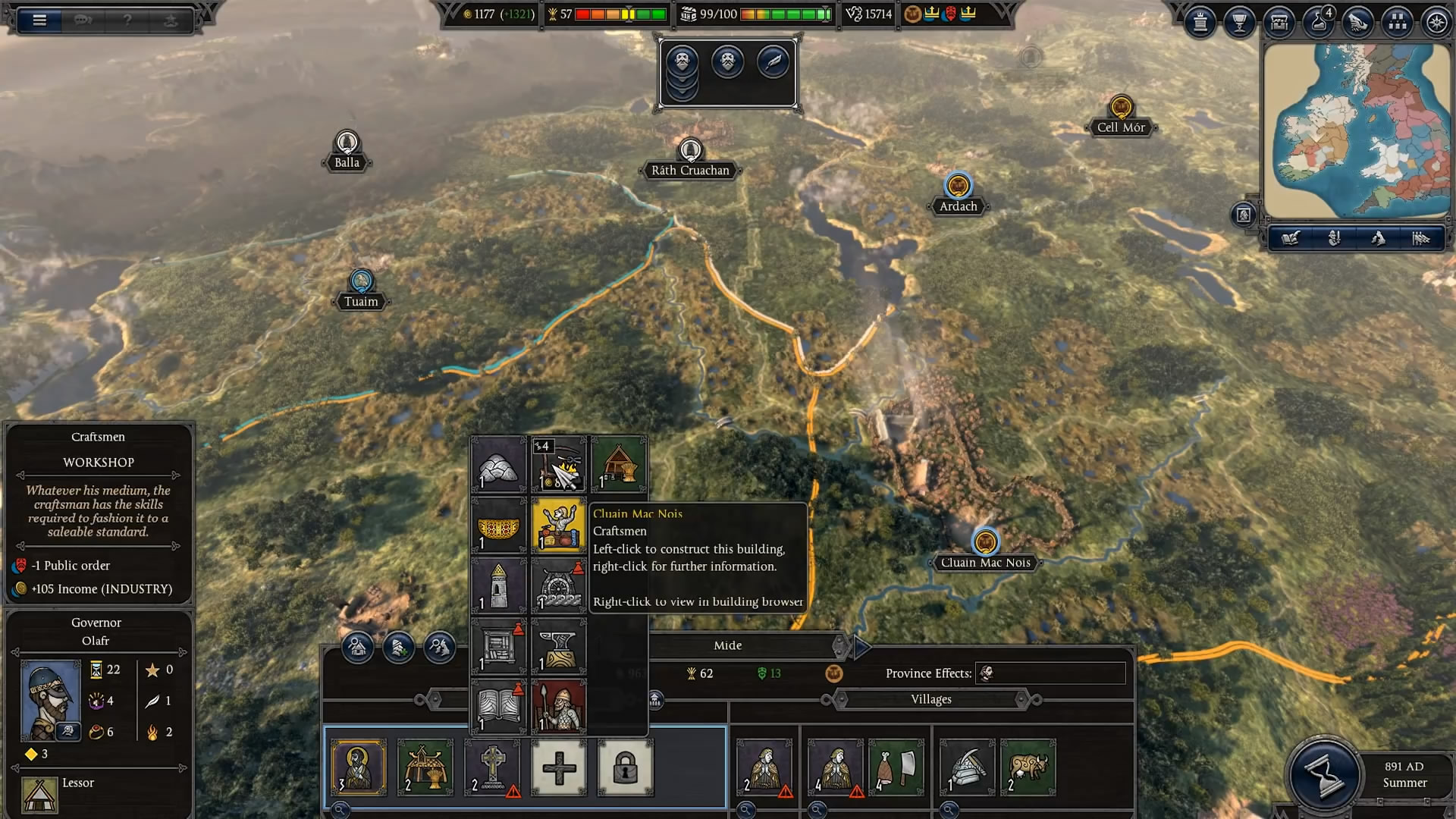Open the hamburger main menu

(x=39, y=20)
